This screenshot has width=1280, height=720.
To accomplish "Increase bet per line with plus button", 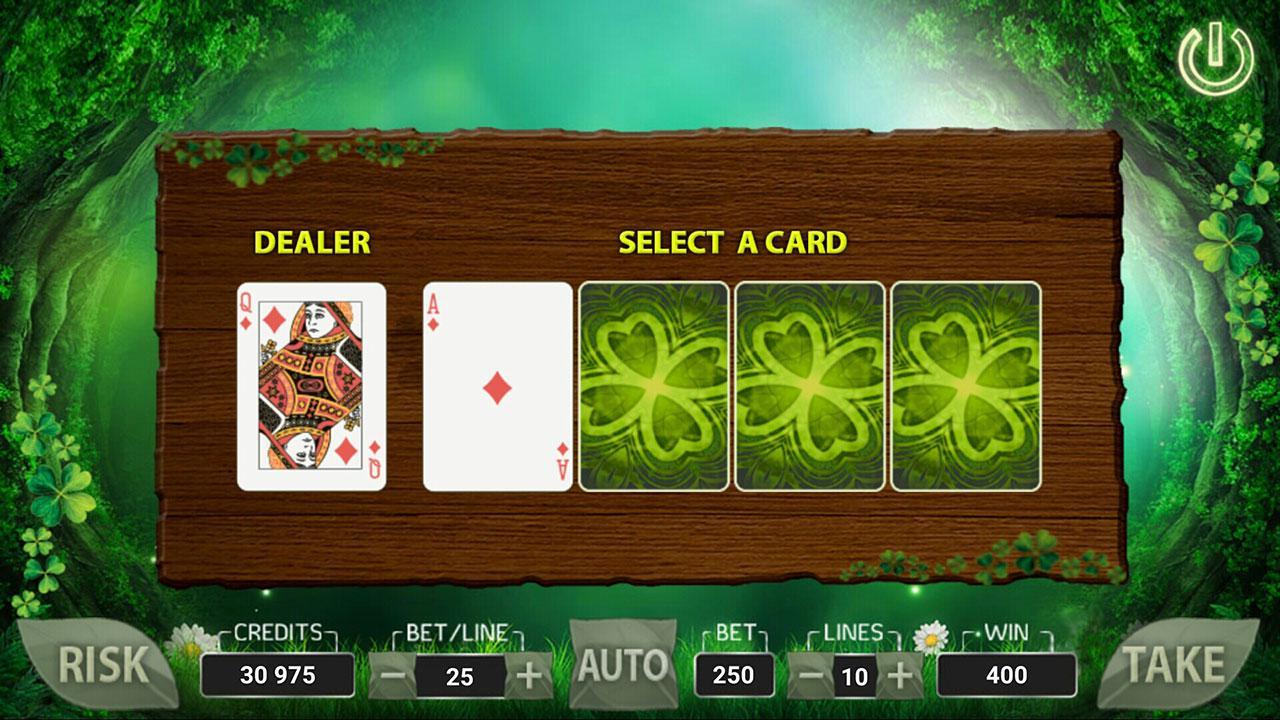I will pyautogui.click(x=530, y=674).
